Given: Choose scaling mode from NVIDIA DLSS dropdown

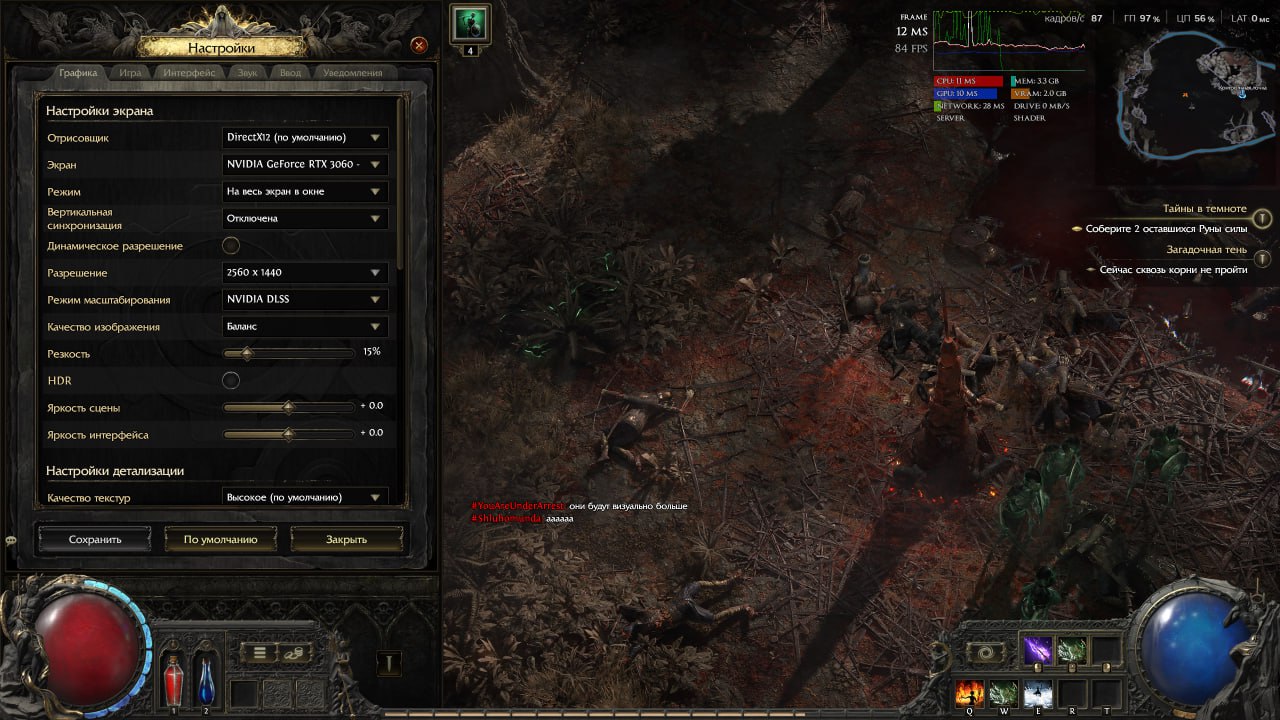Looking at the screenshot, I should [305, 300].
